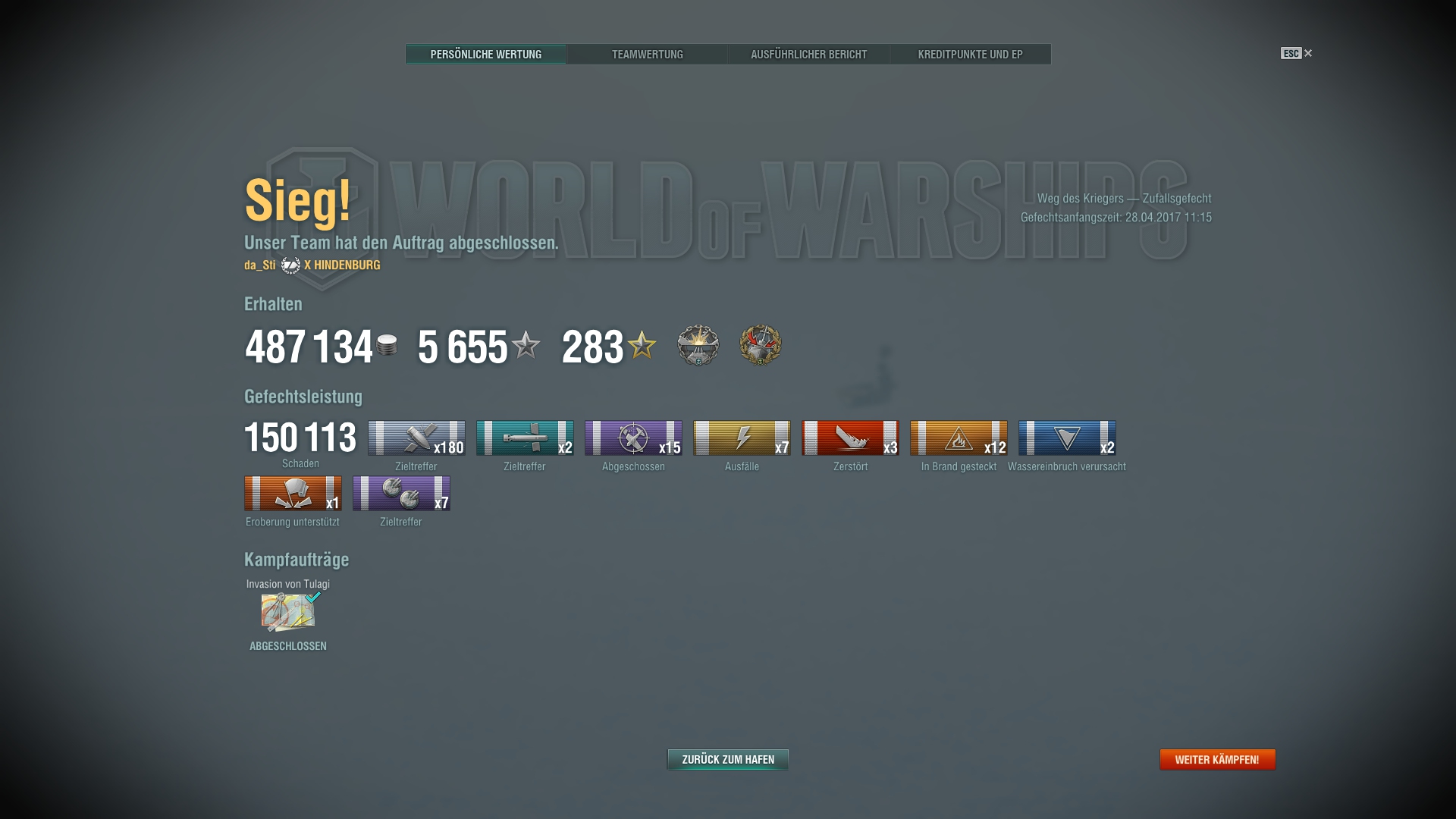Open the Ausfälle x7 ribbon details
Viewport: 1456px width, 819px height.
(x=741, y=438)
